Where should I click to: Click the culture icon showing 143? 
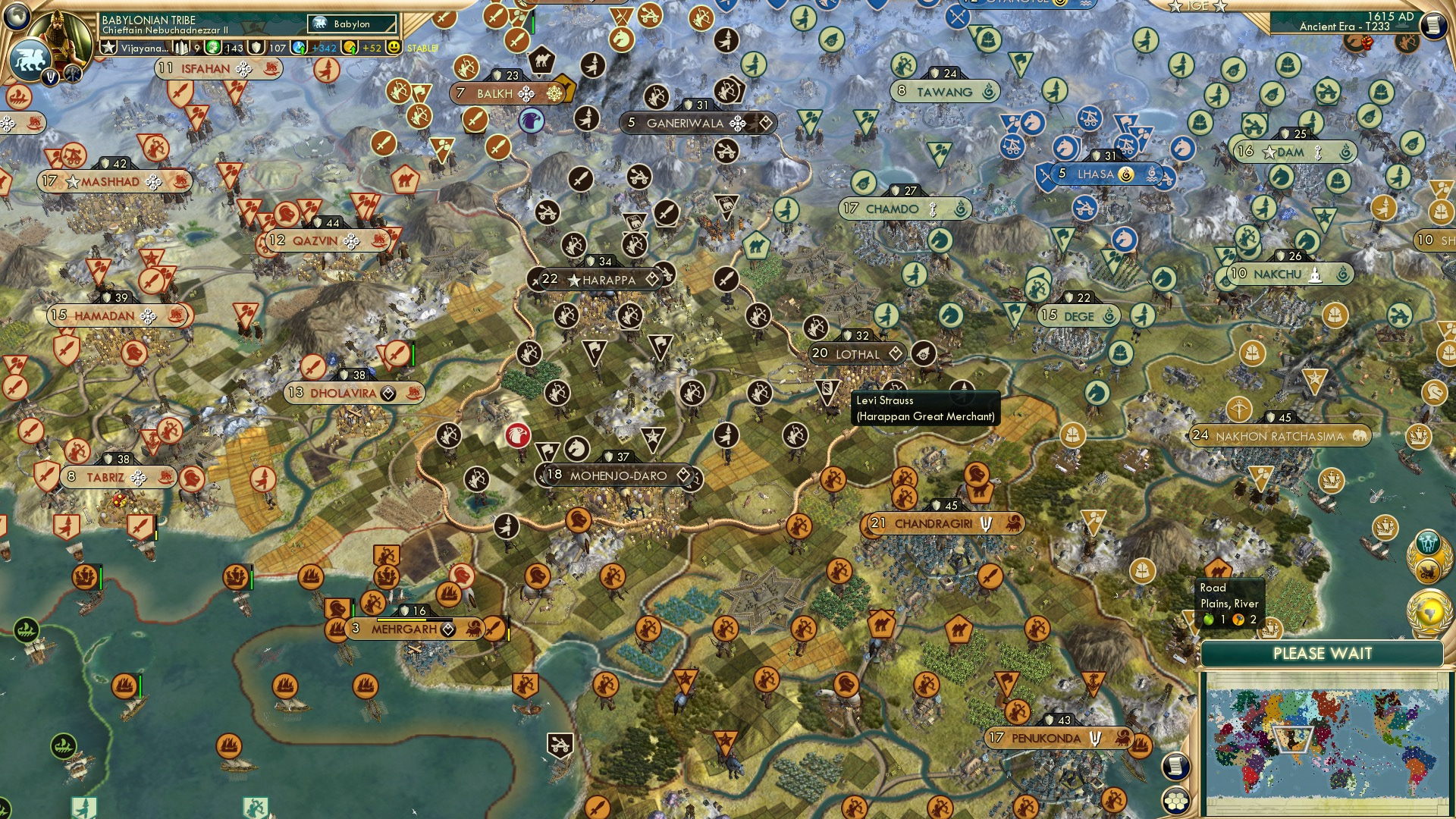click(x=215, y=47)
